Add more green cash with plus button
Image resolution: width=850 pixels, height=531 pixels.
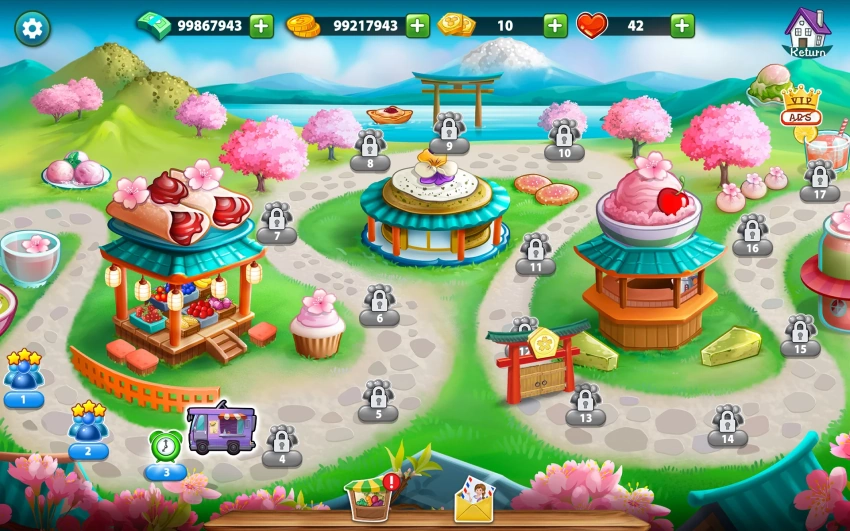pos(261,26)
